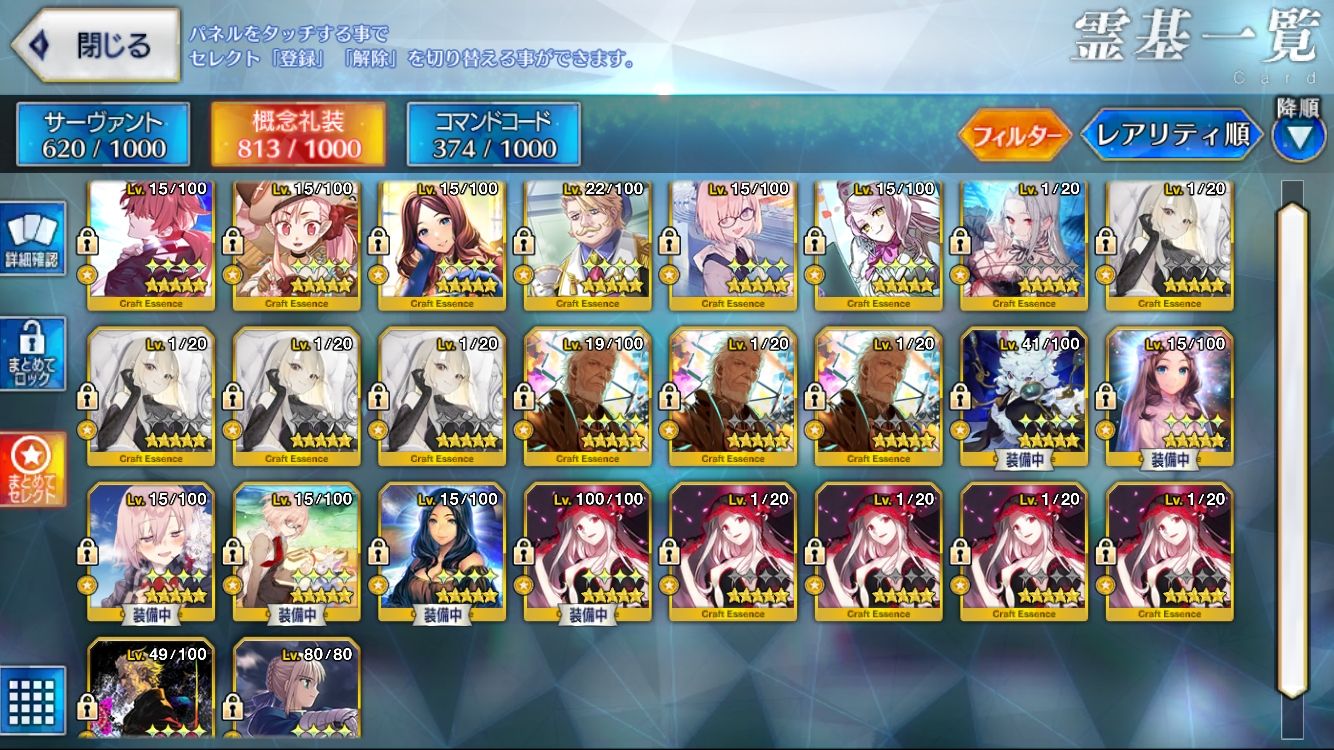The height and width of the screenshot is (750, 1334).
Task: Pick the Lv. 100/100 red-hooded card
Action: coord(587,555)
